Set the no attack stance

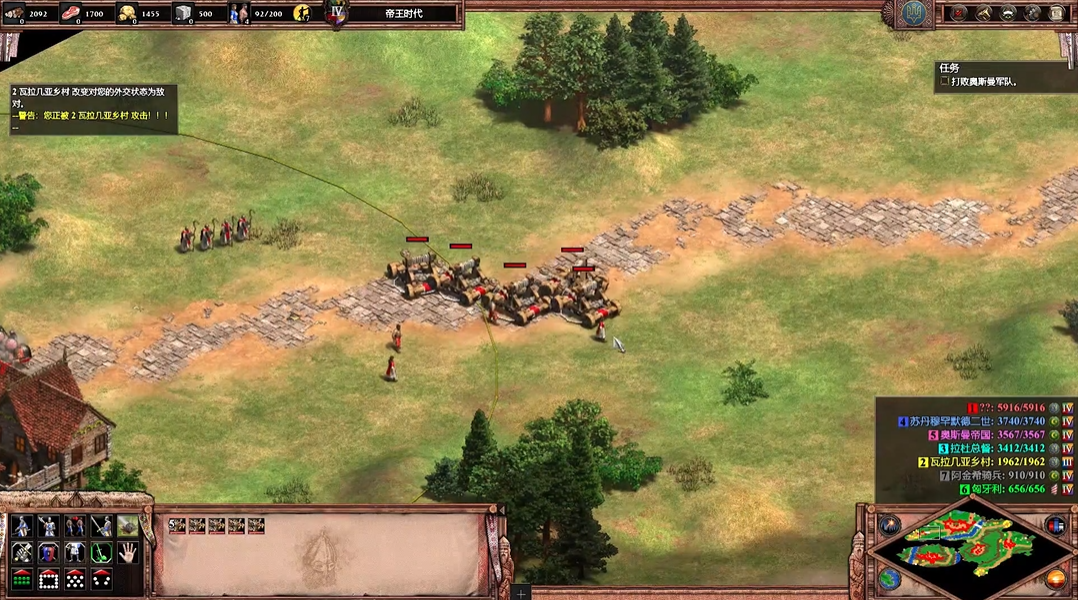[100, 526]
